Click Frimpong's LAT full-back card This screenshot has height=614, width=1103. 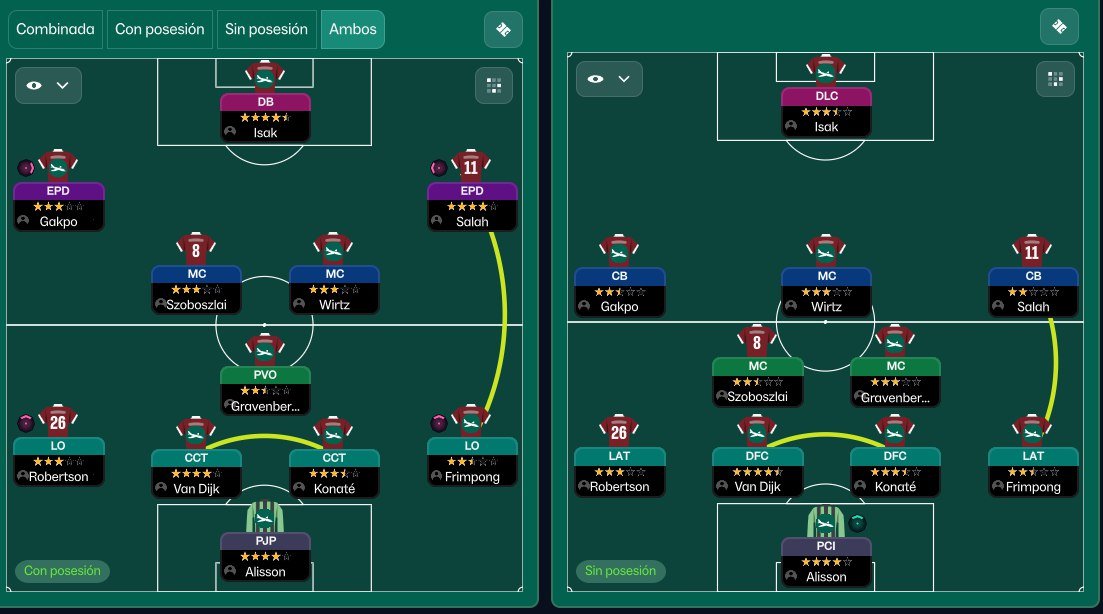[1033, 471]
